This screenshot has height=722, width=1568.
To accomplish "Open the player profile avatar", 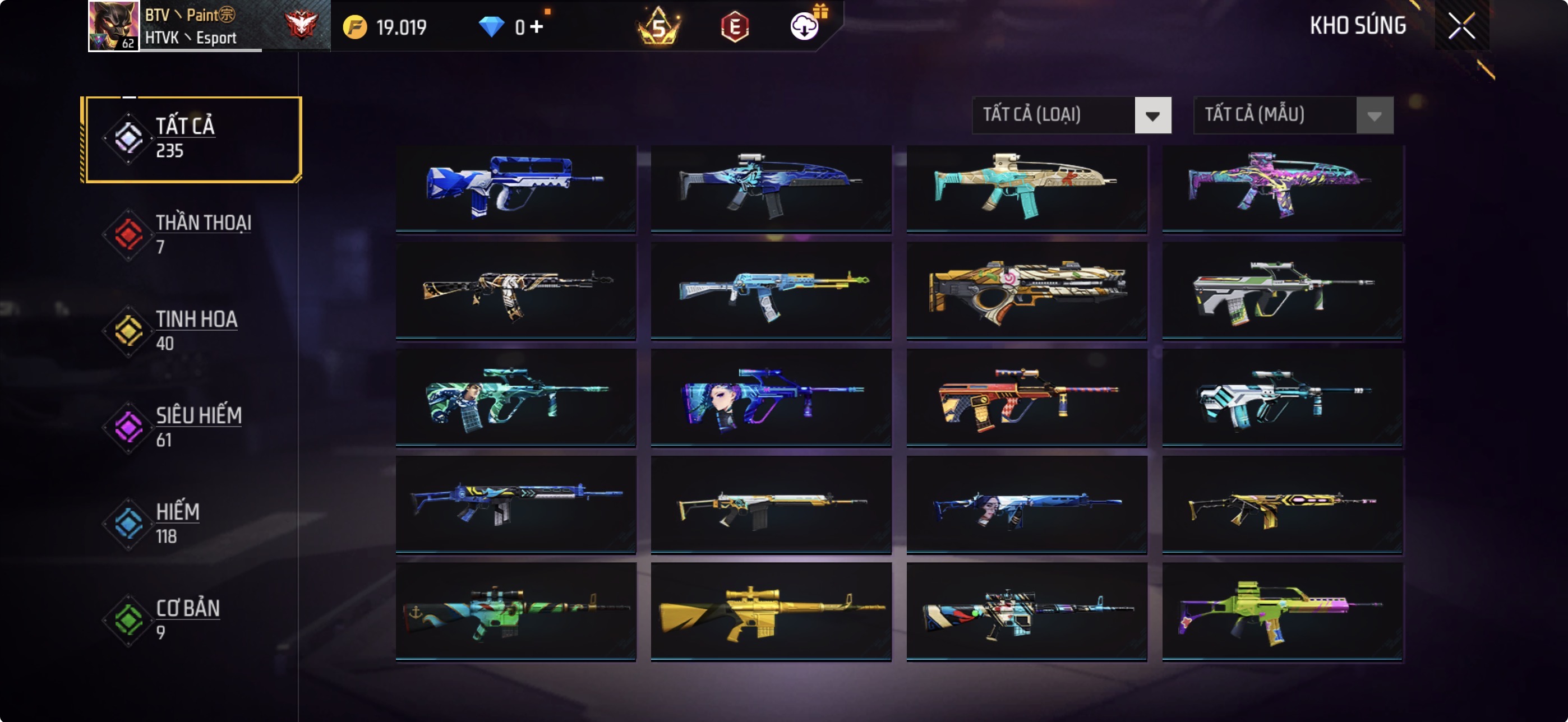I will coord(114,26).
